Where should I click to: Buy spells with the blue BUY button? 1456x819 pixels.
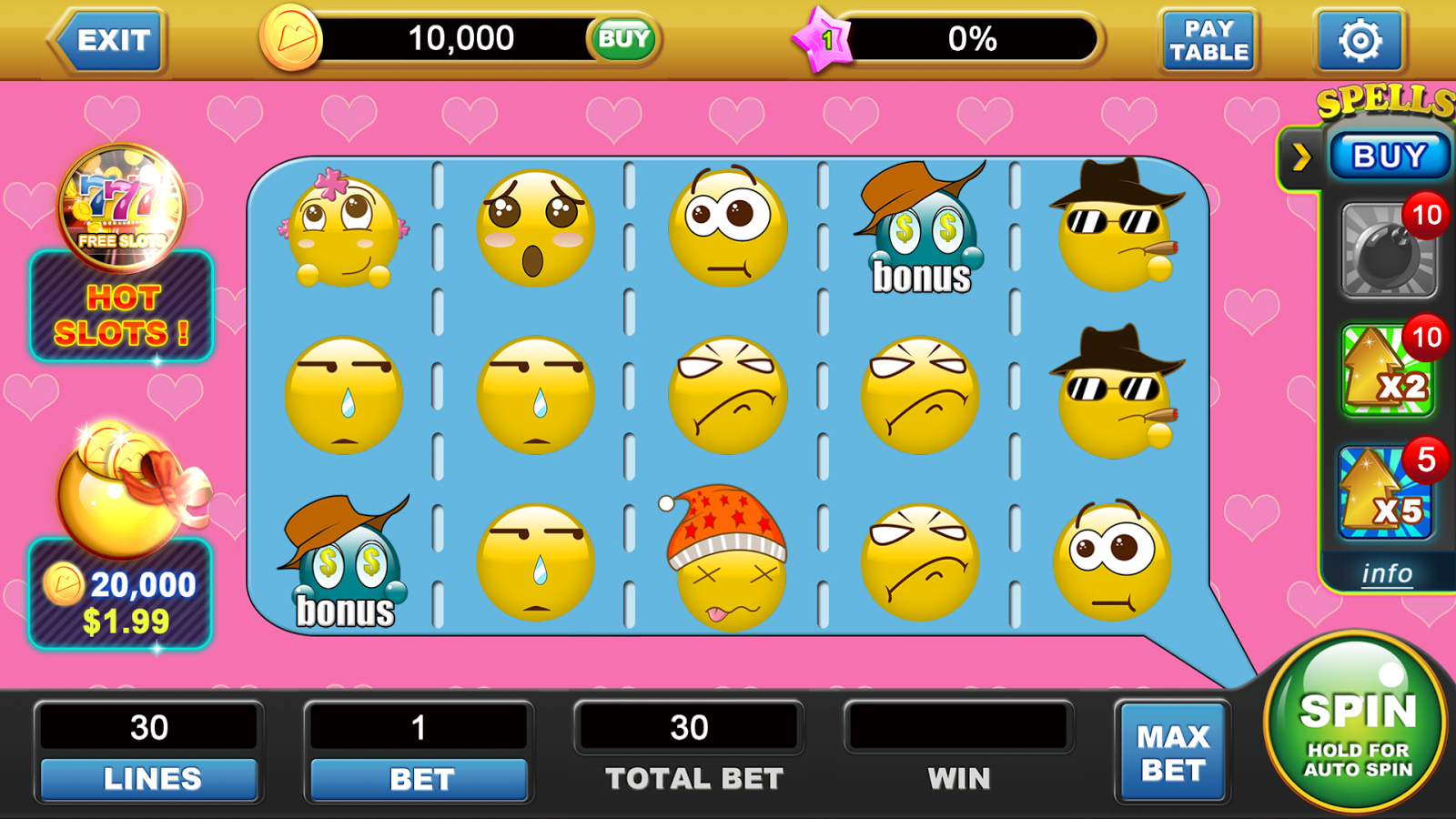(1389, 157)
